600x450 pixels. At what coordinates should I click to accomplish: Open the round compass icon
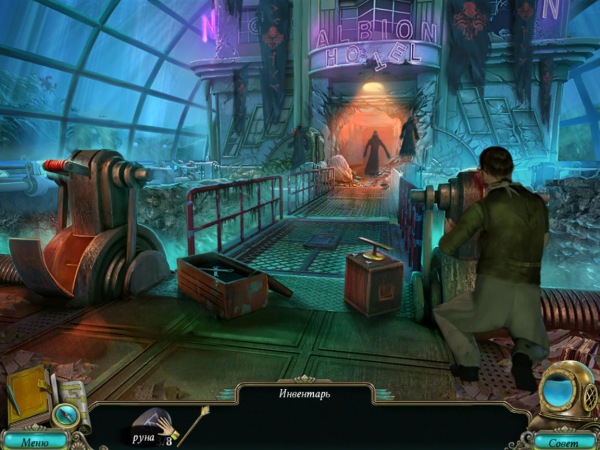point(67,412)
